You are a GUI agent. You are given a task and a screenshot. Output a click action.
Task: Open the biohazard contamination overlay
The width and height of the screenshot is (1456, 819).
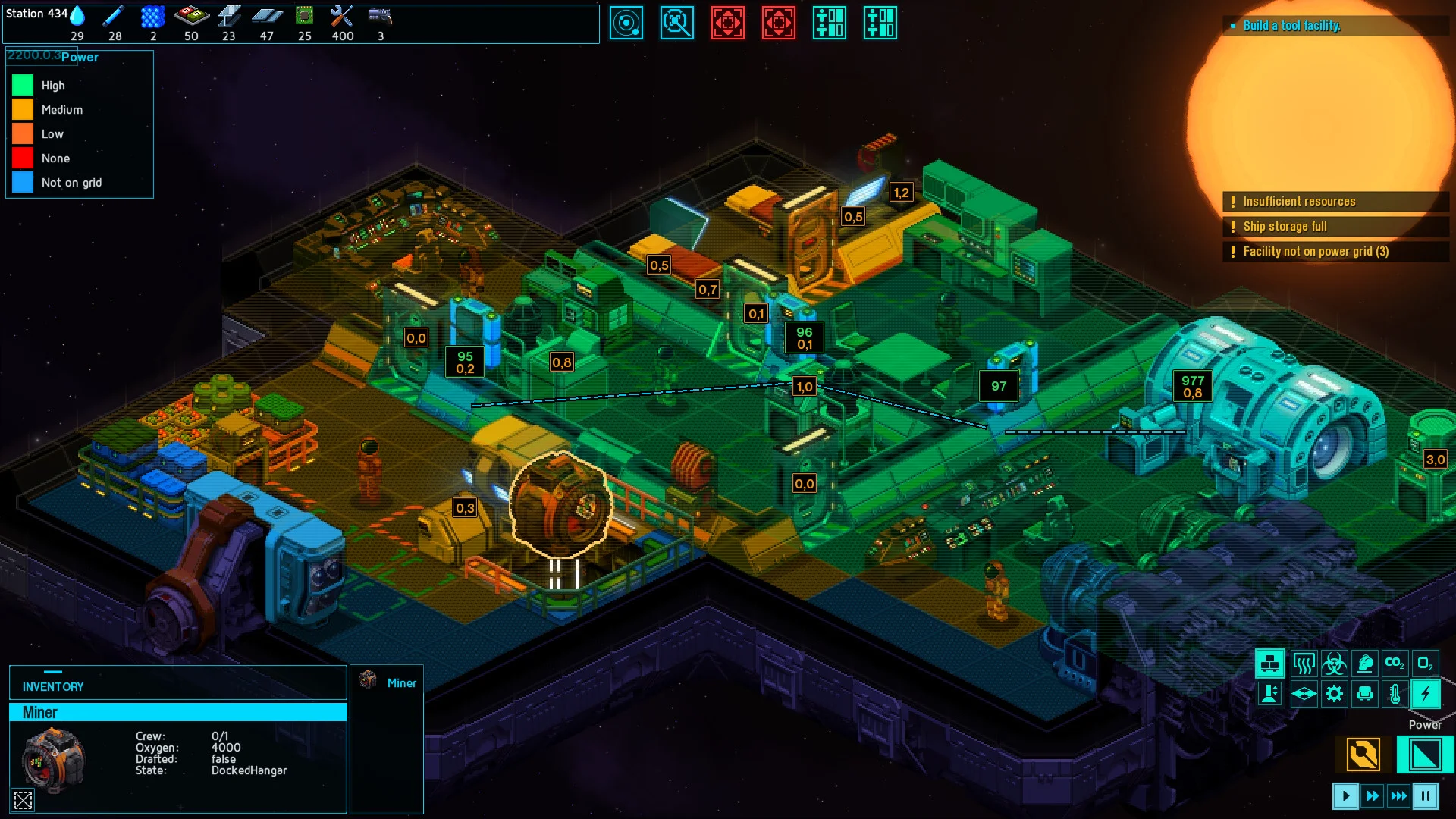pos(1335,664)
